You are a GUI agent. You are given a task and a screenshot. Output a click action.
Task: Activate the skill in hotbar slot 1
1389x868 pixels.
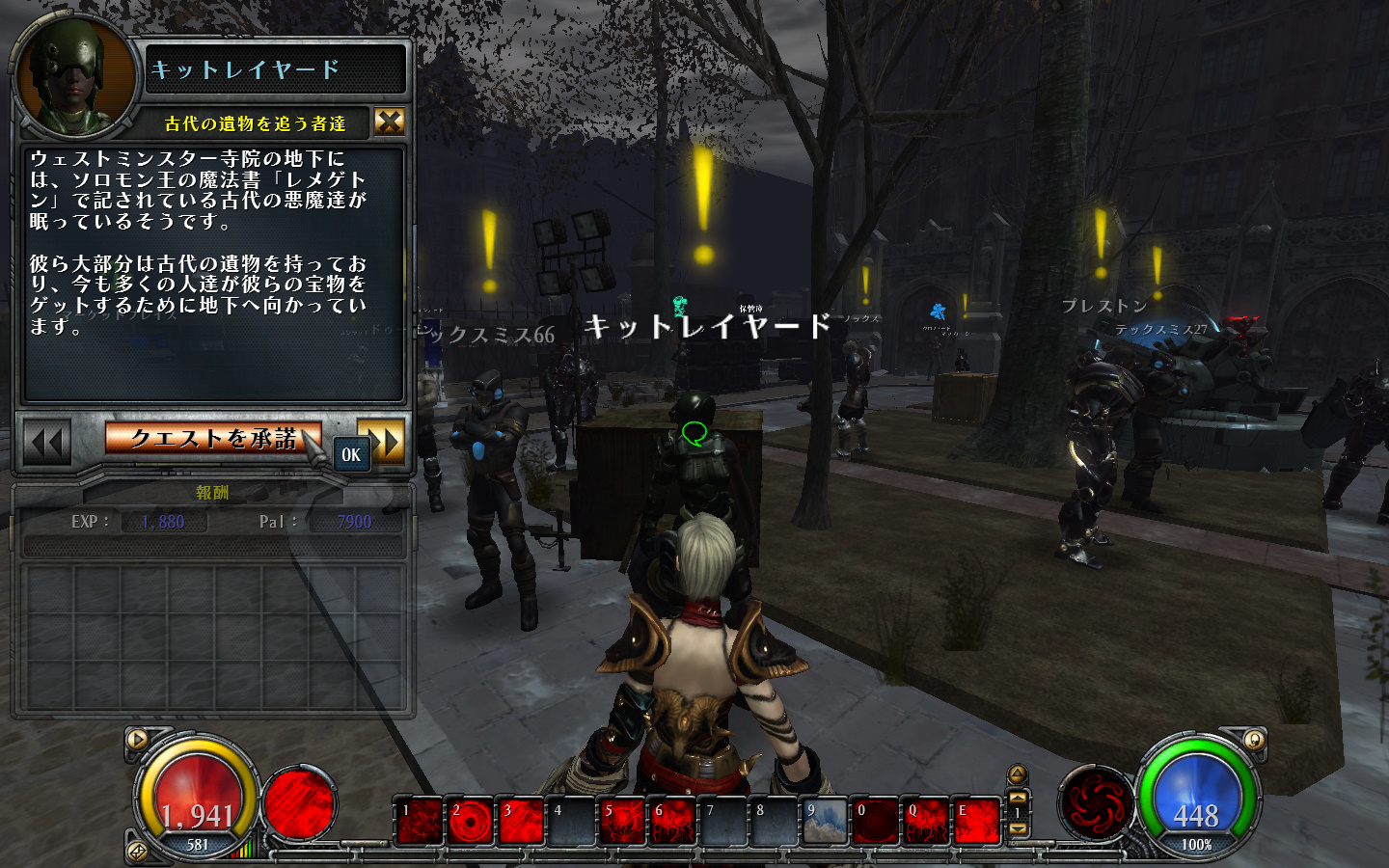[420, 823]
